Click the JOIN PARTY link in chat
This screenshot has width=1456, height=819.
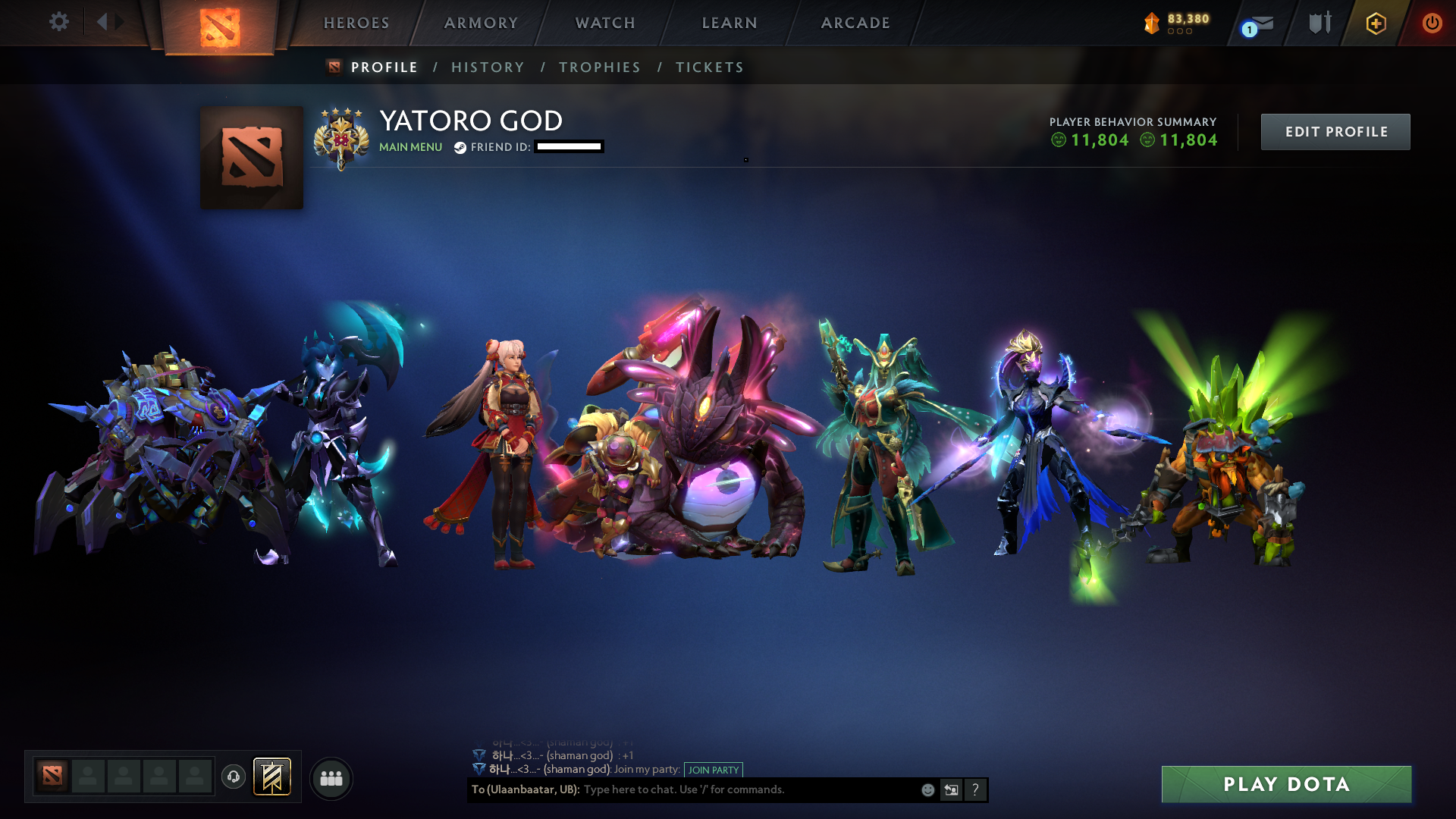pyautogui.click(x=712, y=770)
